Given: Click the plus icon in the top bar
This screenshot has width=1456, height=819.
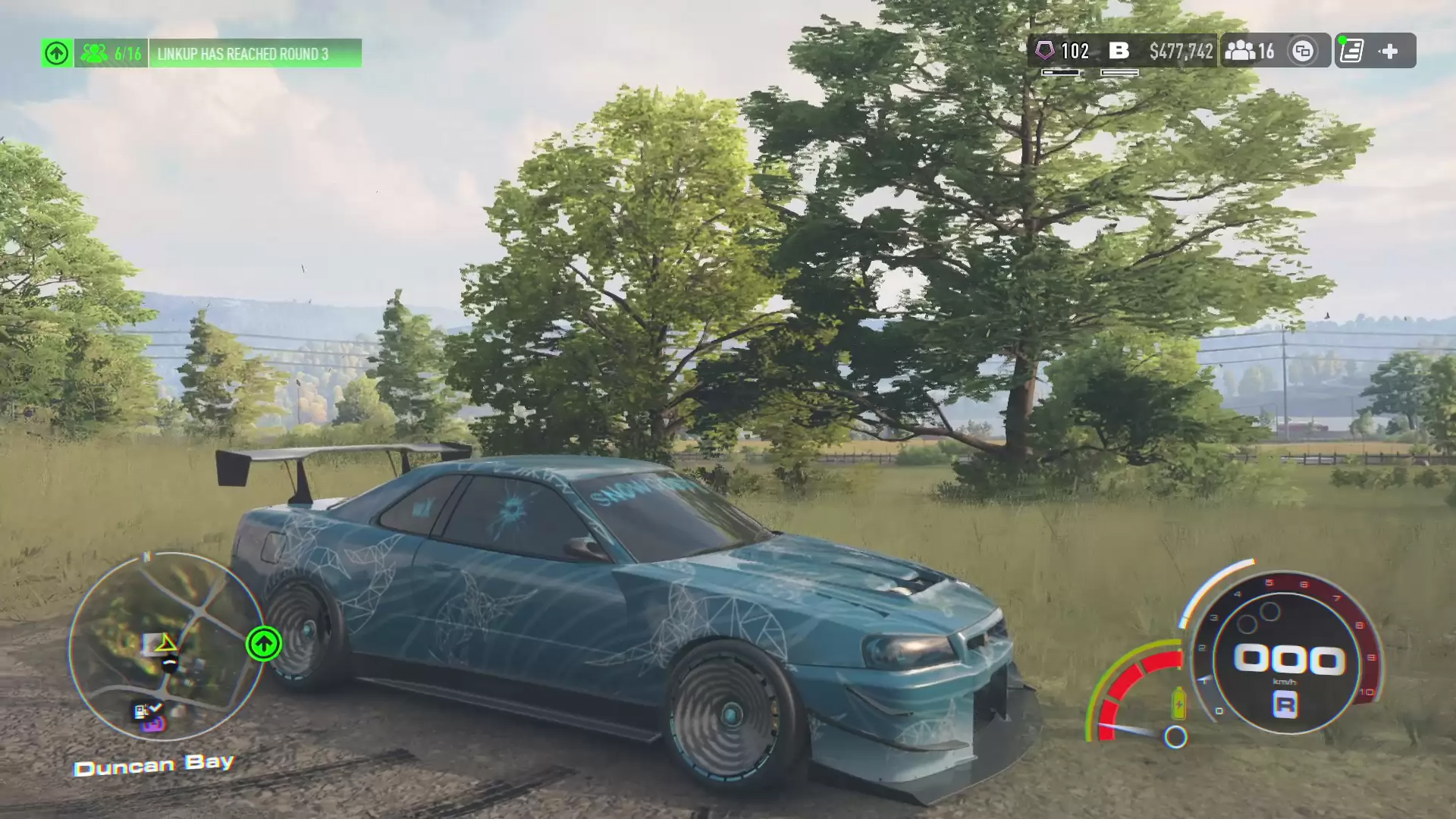Looking at the screenshot, I should (1389, 51).
